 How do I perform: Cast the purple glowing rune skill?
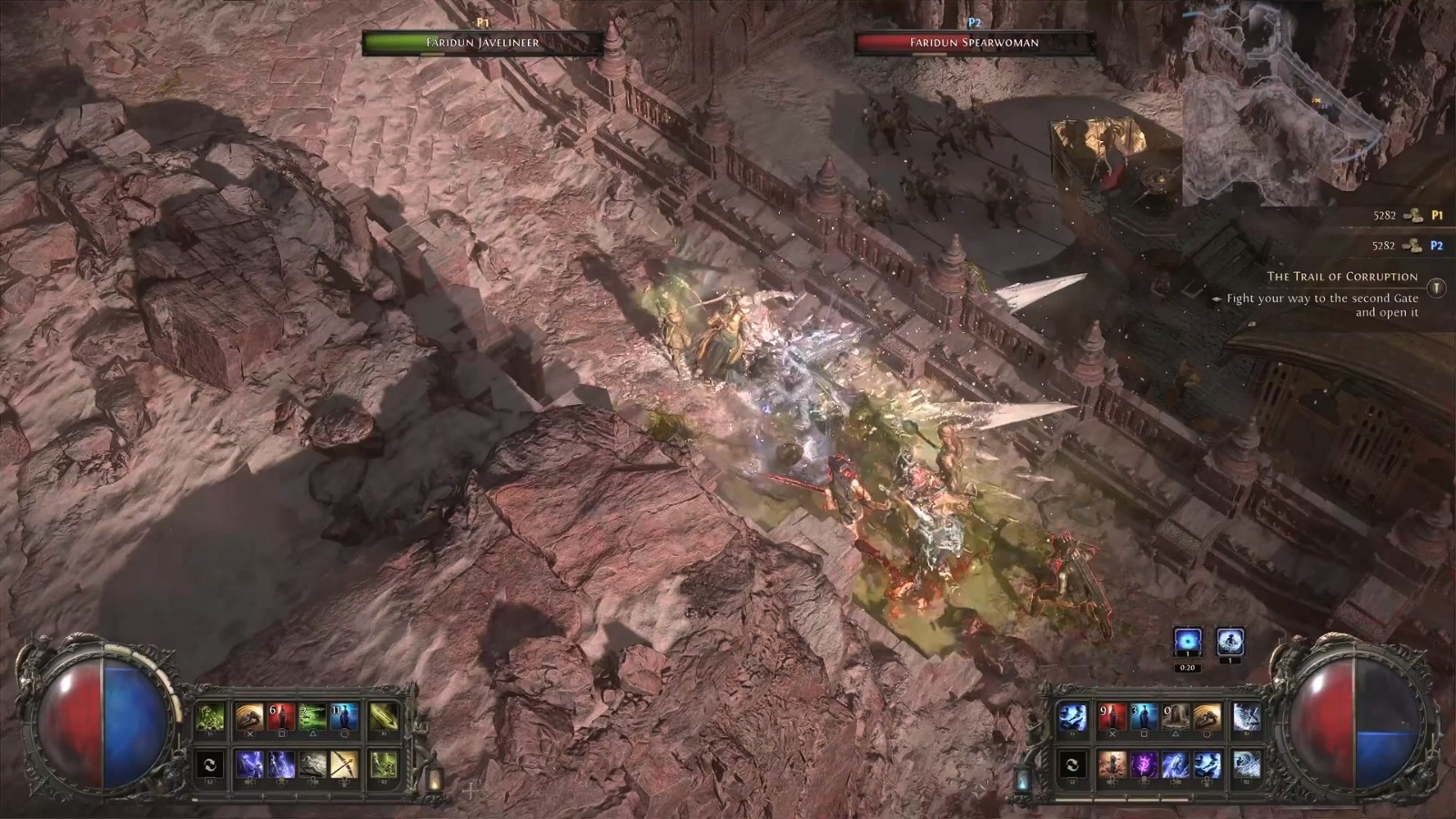tap(1143, 763)
